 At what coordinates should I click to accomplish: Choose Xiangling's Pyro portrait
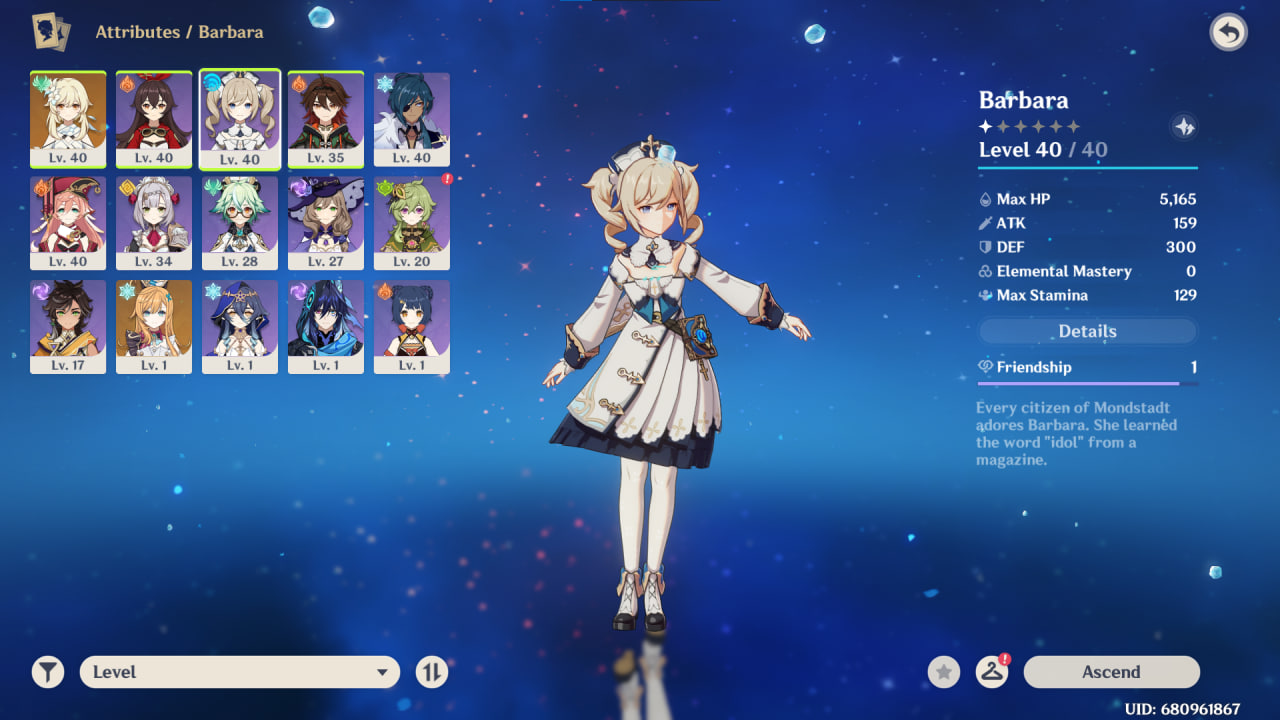click(412, 327)
